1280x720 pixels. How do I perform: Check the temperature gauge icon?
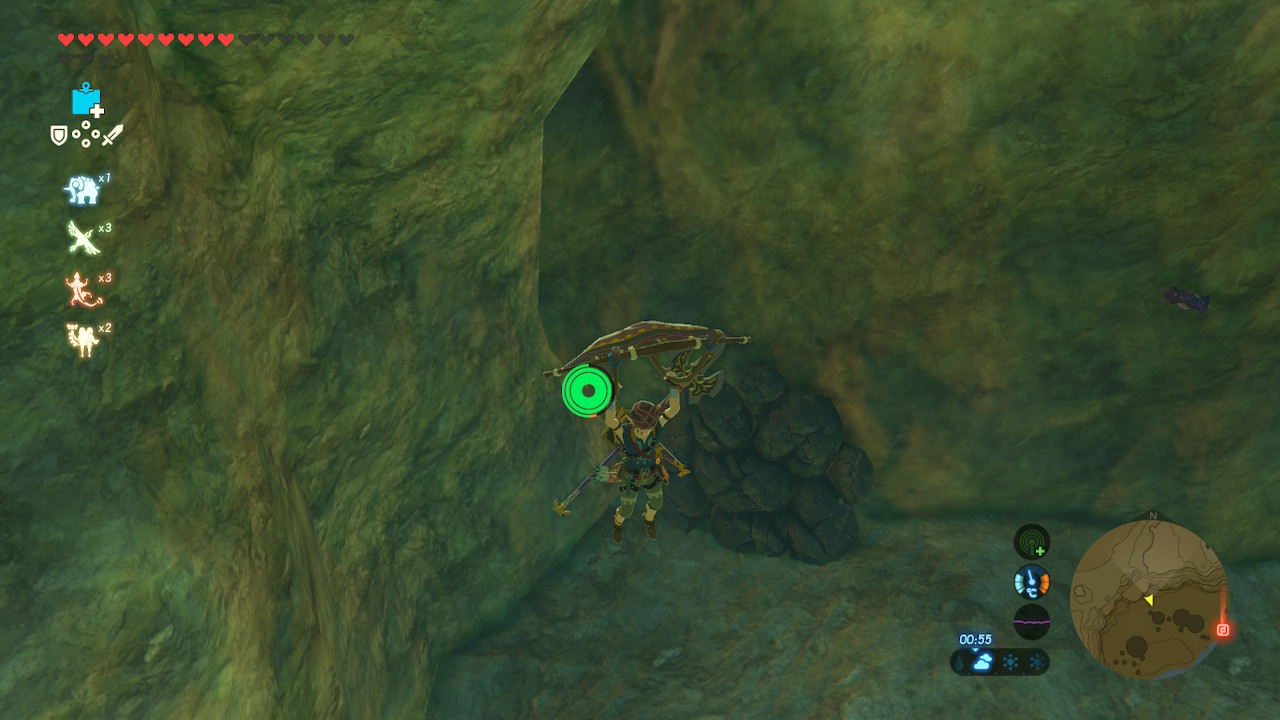pyautogui.click(x=1031, y=581)
